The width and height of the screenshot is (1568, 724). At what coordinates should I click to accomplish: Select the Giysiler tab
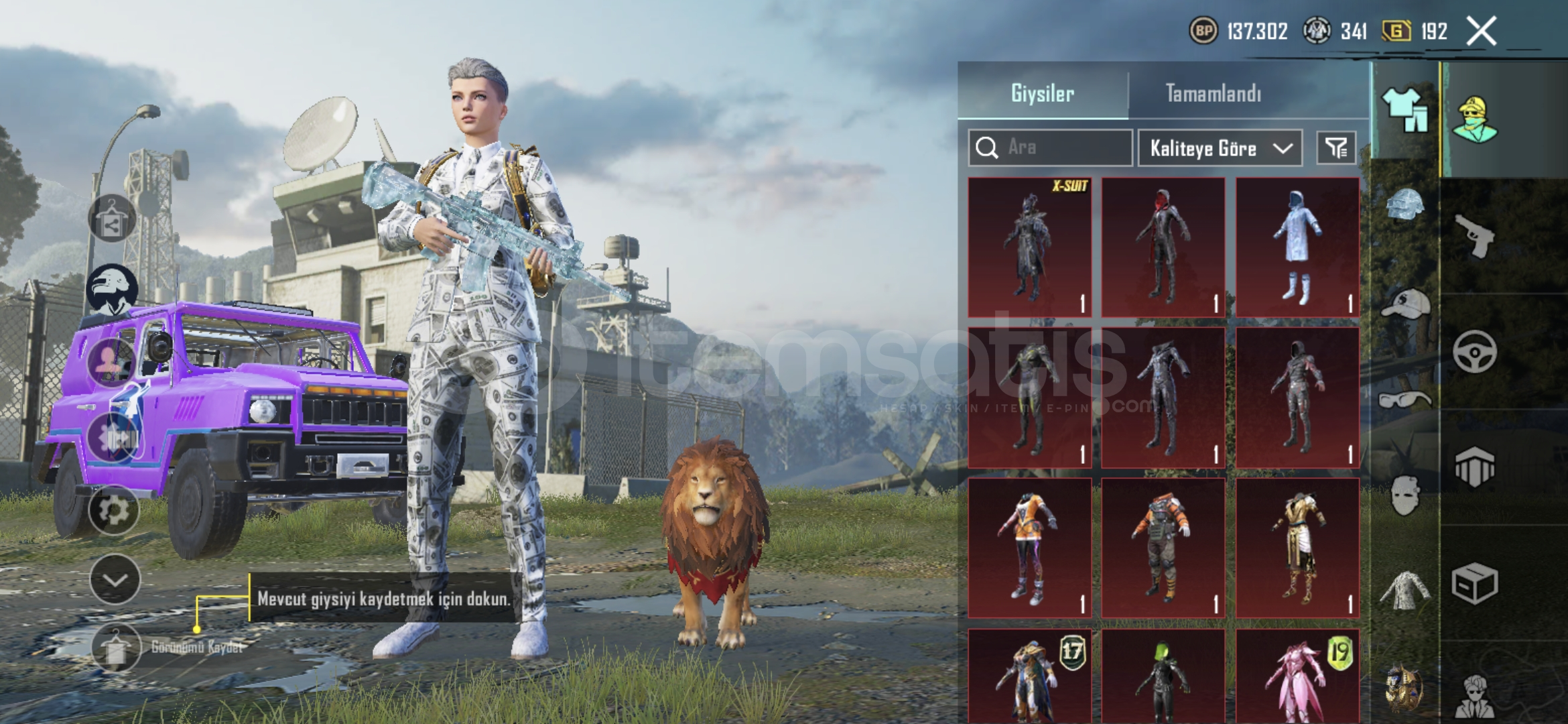(x=1042, y=93)
